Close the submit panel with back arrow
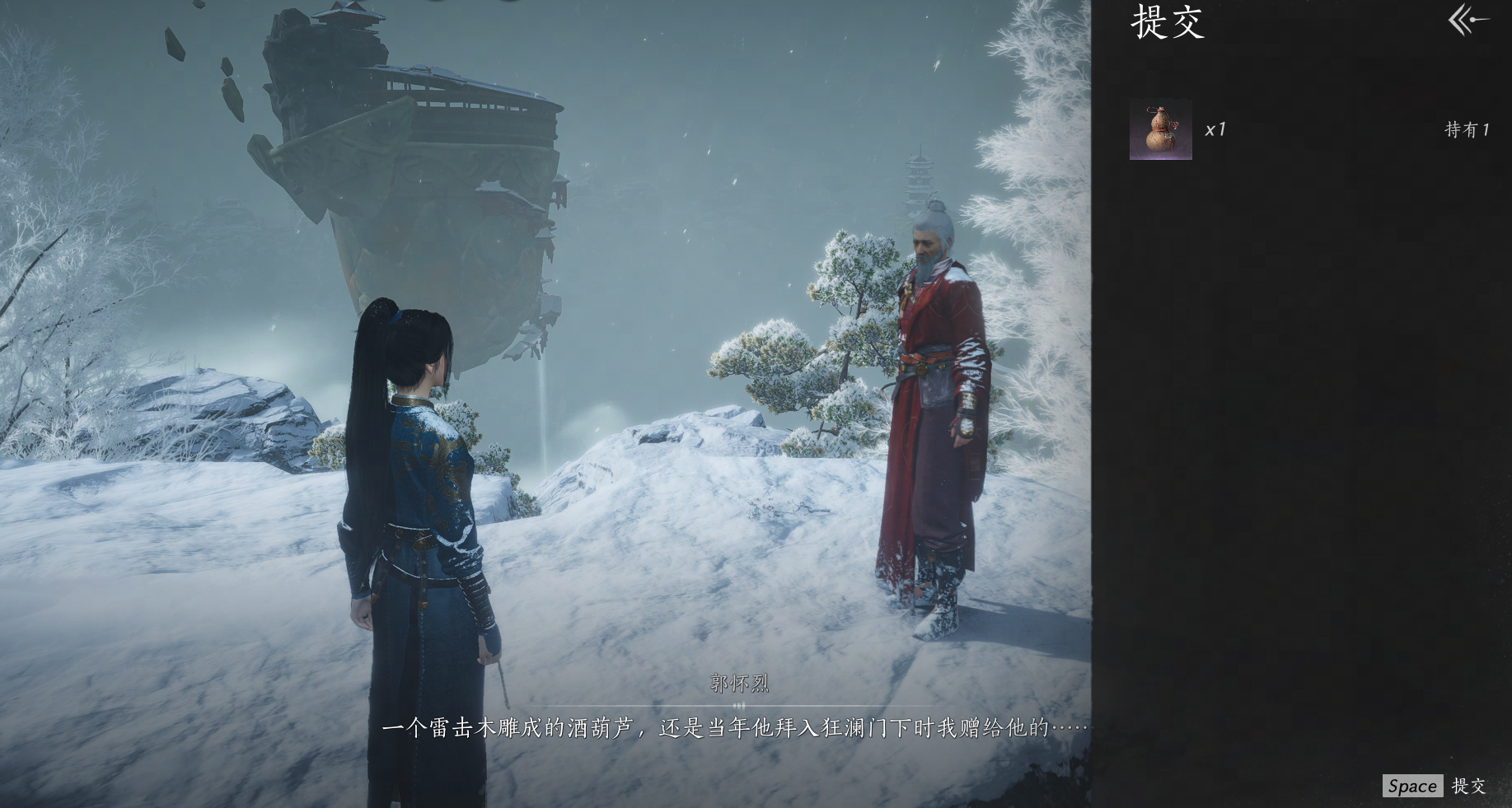This screenshot has width=1512, height=808. (1468, 20)
